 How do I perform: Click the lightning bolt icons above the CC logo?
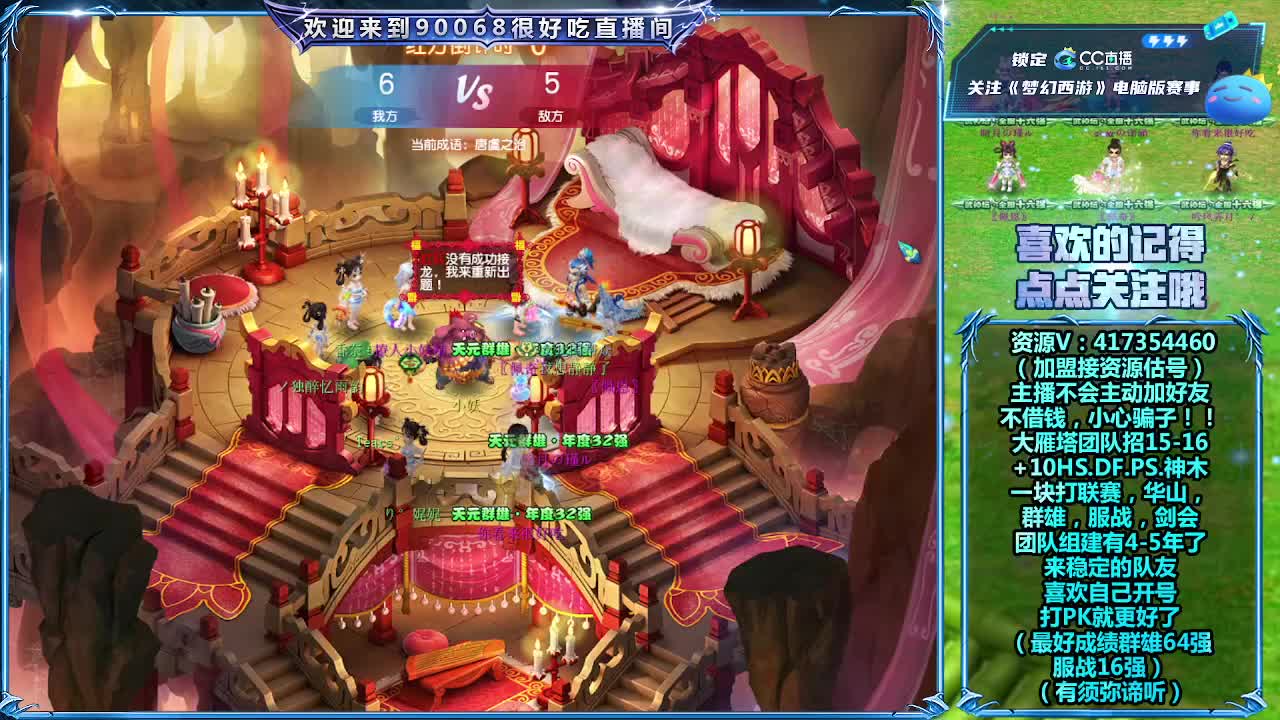pos(1167,40)
